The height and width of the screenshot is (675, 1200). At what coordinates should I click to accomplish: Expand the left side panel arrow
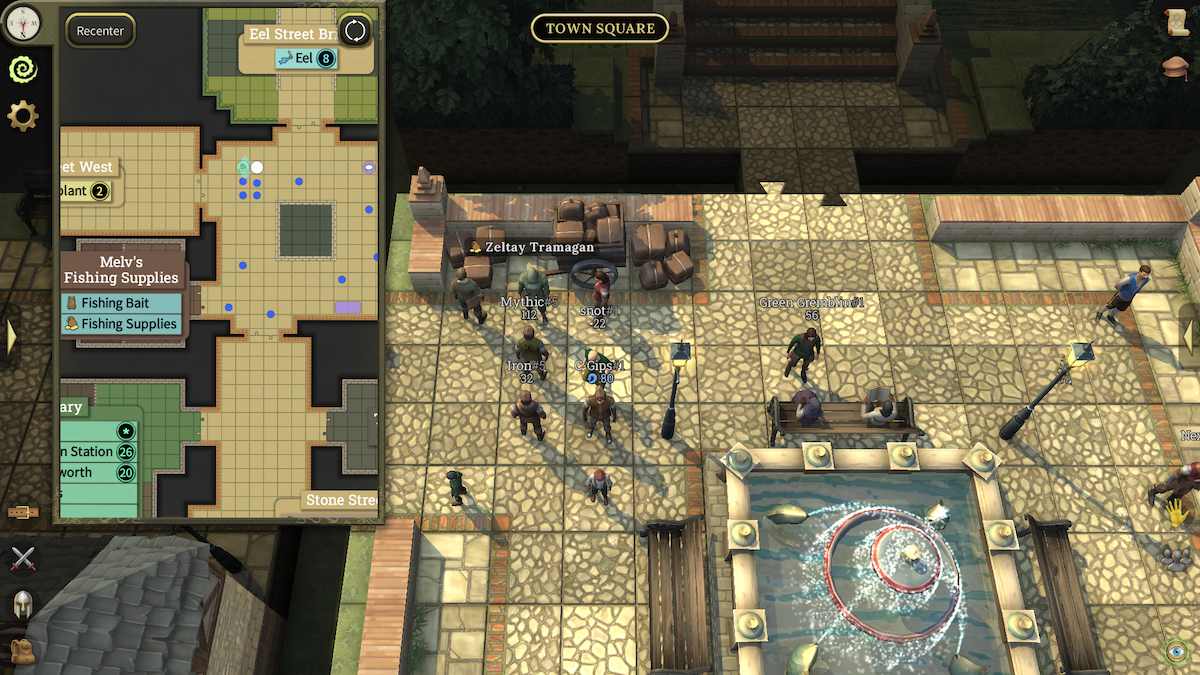coord(11,337)
